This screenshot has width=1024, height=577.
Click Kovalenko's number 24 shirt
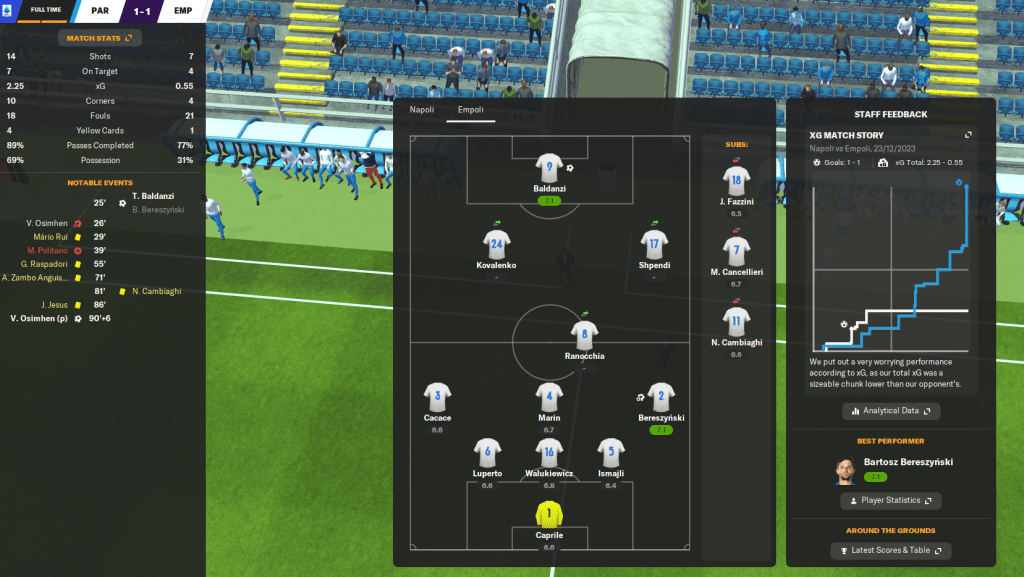[497, 243]
